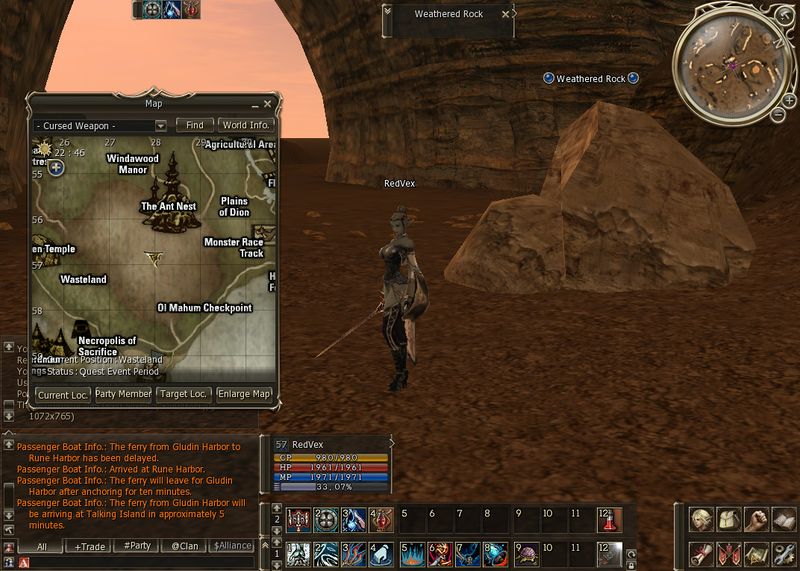The width and height of the screenshot is (800, 571).
Task: Use the red potion in hotbar slot 12
Action: (x=608, y=520)
